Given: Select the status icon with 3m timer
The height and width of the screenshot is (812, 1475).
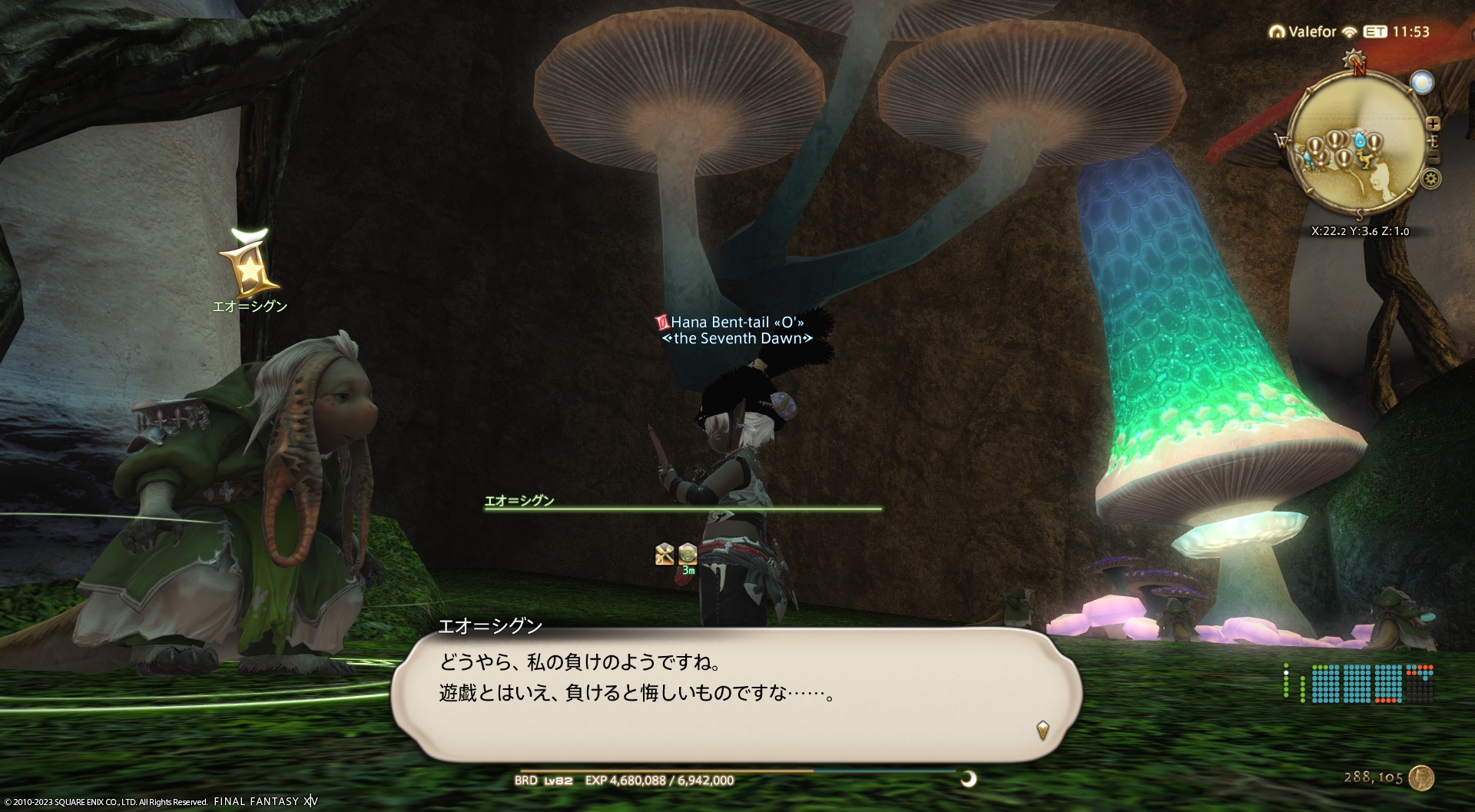Looking at the screenshot, I should 688,555.
